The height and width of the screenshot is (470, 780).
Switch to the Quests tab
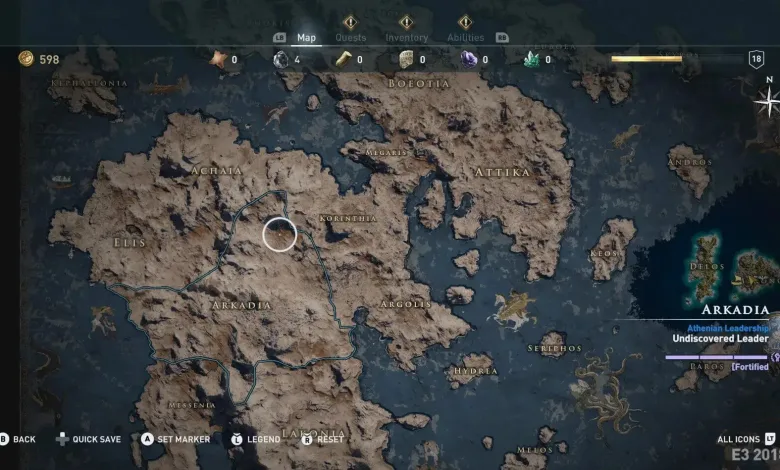pos(350,37)
